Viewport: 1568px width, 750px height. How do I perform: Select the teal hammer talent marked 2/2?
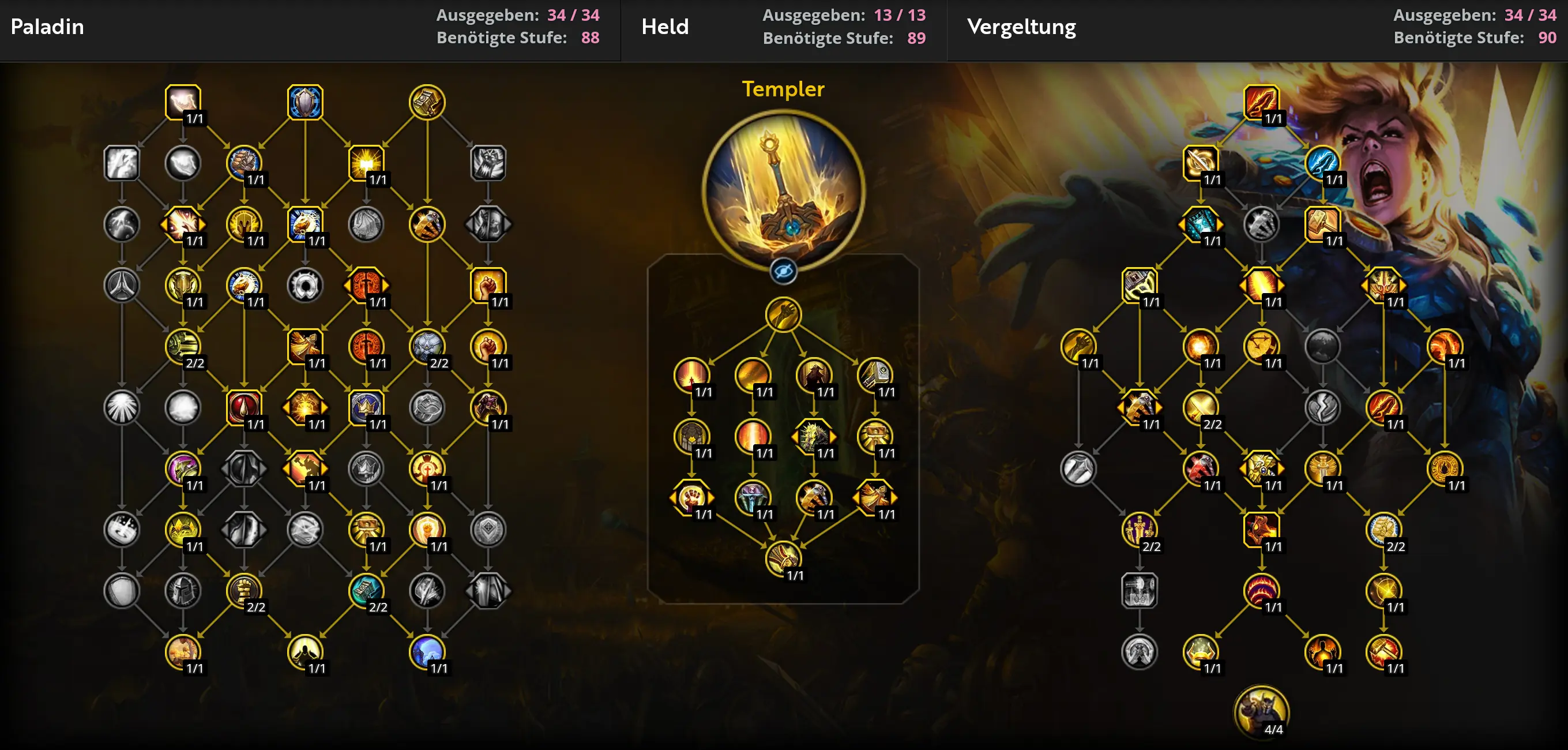[366, 590]
